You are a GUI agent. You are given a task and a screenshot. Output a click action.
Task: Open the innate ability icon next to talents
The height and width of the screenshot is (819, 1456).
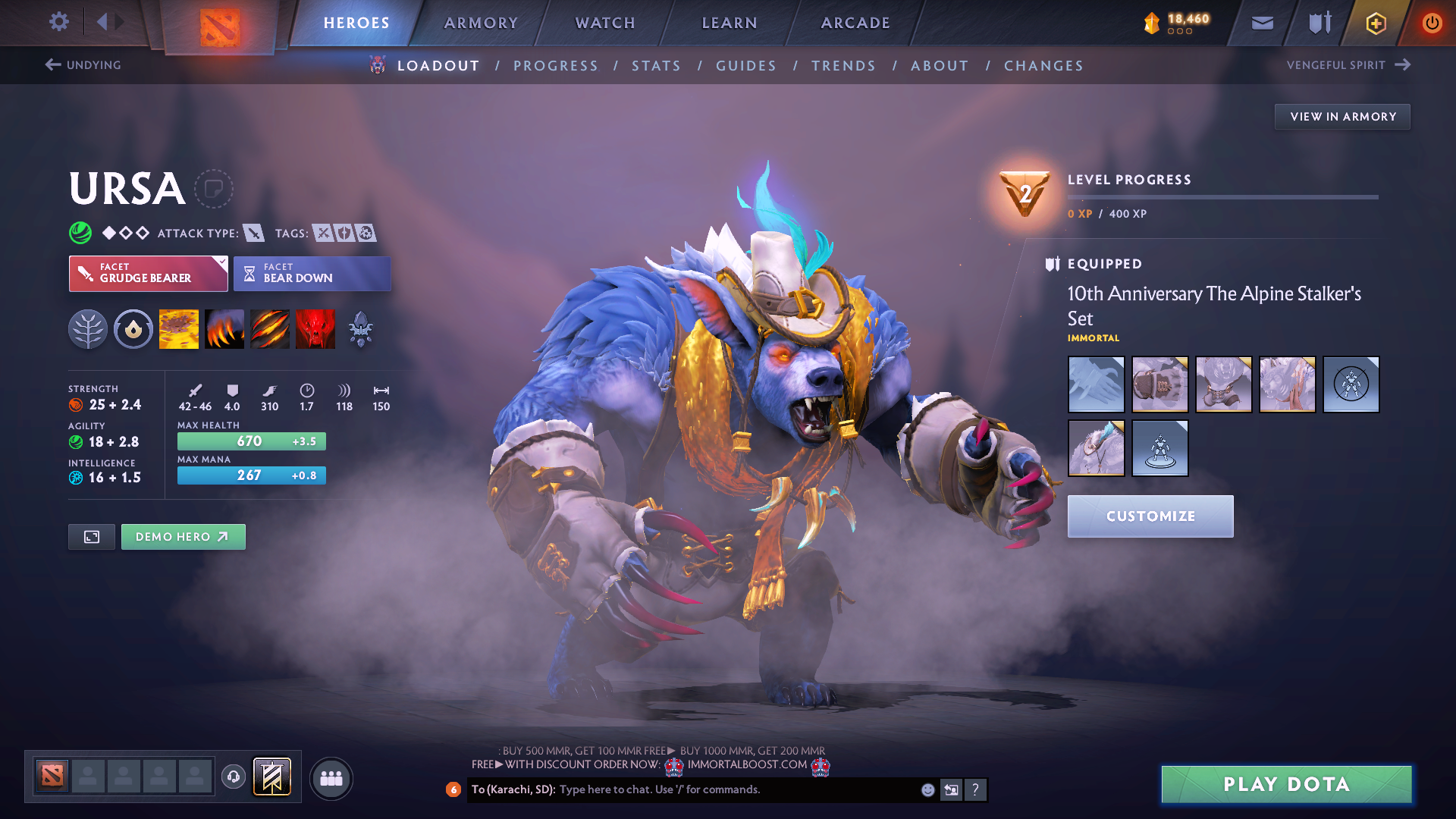(133, 328)
